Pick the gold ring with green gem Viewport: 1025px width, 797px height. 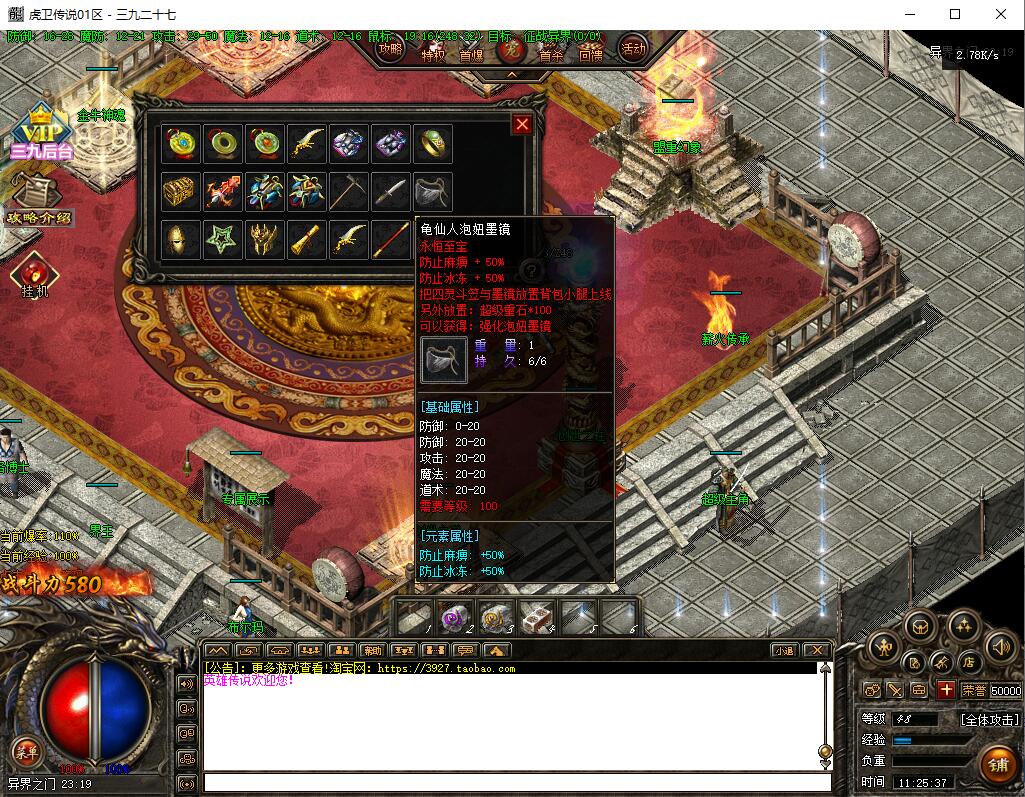pyautogui.click(x=432, y=144)
